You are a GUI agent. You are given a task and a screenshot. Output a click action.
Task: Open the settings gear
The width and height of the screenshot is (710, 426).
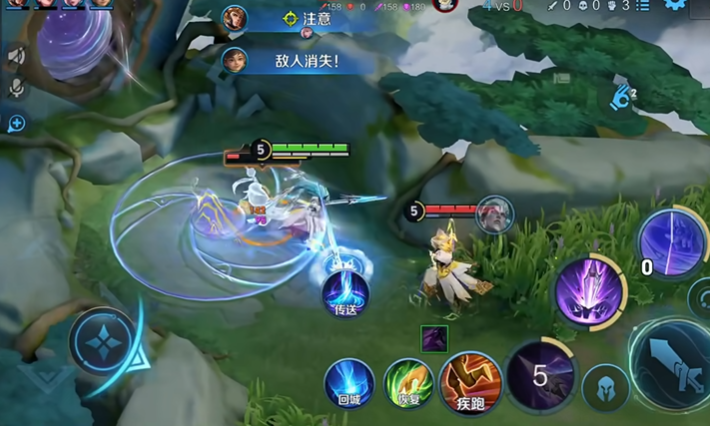676,5
